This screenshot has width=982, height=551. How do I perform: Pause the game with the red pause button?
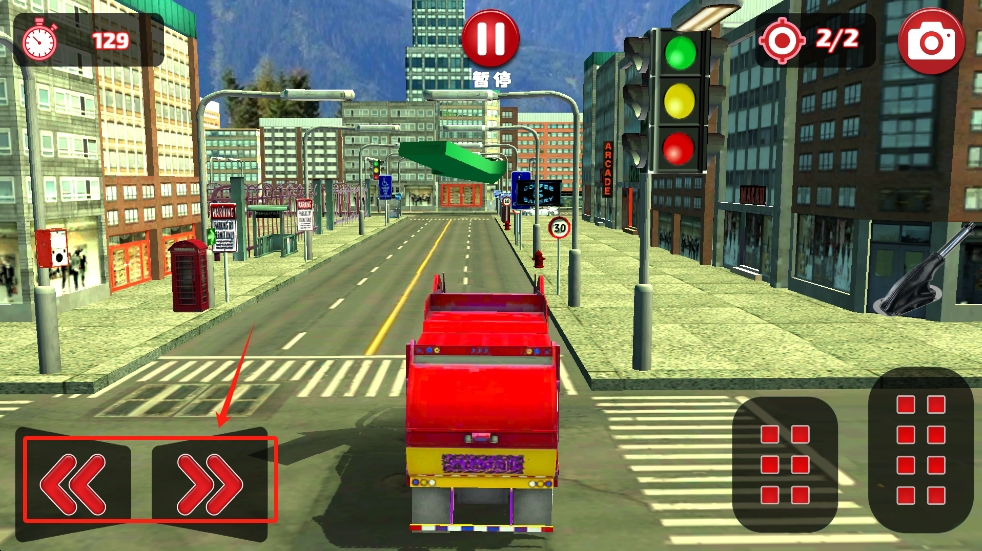pos(490,39)
